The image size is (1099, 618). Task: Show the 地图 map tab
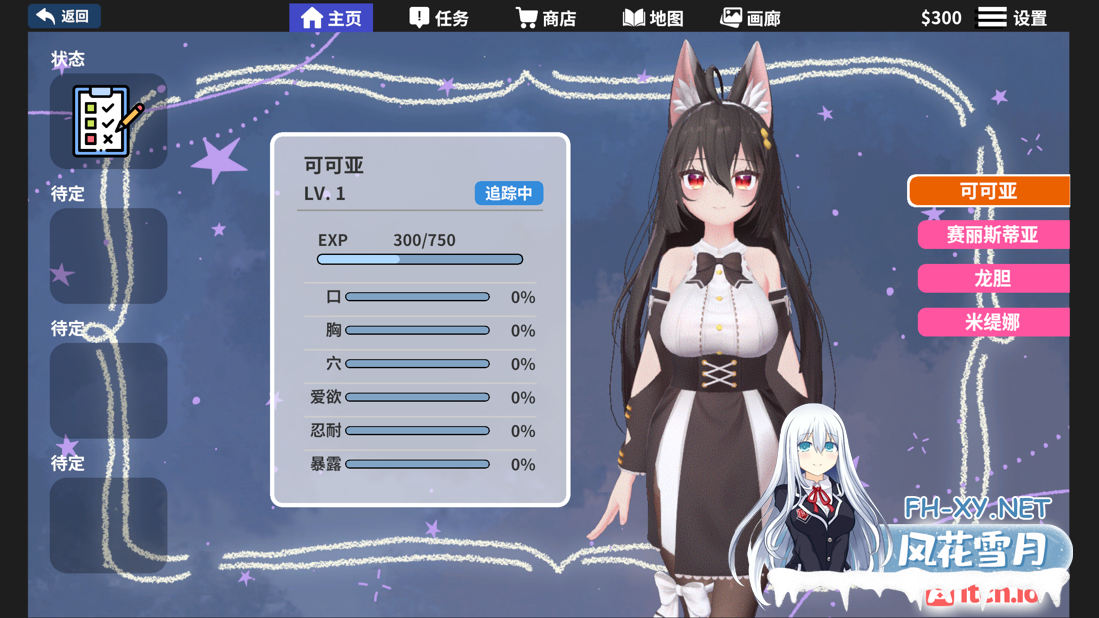pyautogui.click(x=653, y=18)
